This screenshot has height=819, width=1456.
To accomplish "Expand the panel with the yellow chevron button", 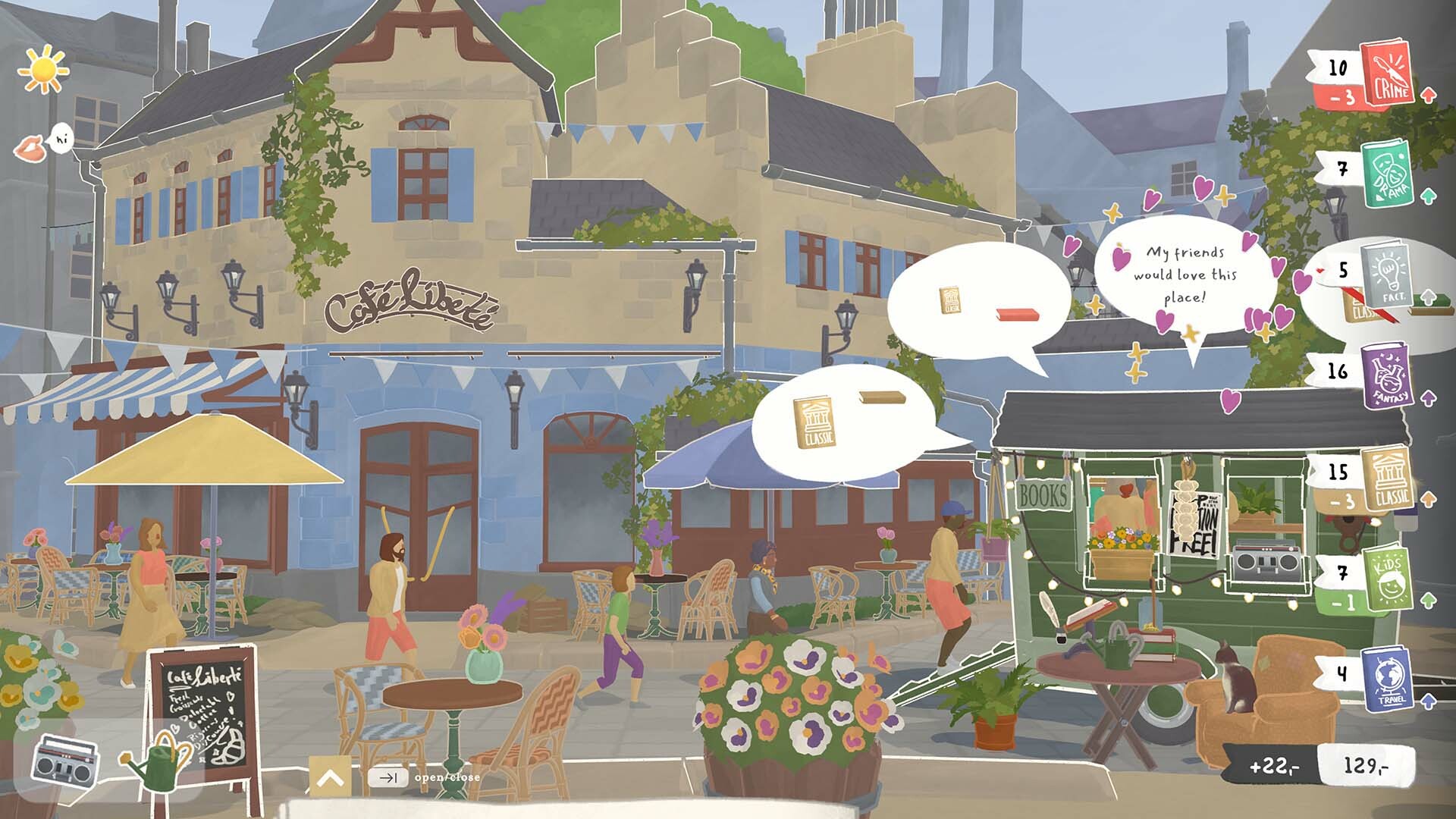I will click(x=329, y=775).
